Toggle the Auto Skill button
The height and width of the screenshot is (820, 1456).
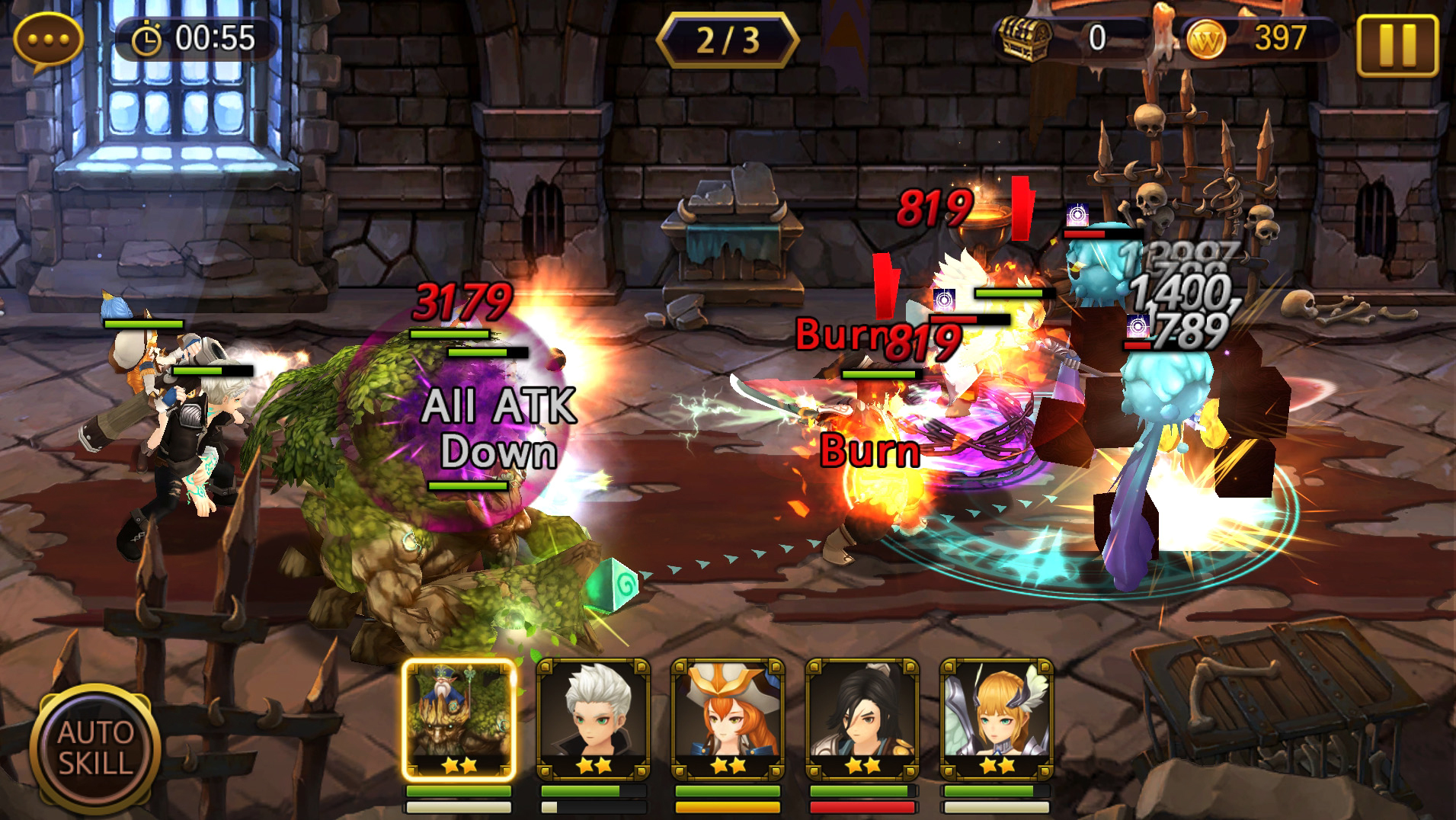pos(95,748)
